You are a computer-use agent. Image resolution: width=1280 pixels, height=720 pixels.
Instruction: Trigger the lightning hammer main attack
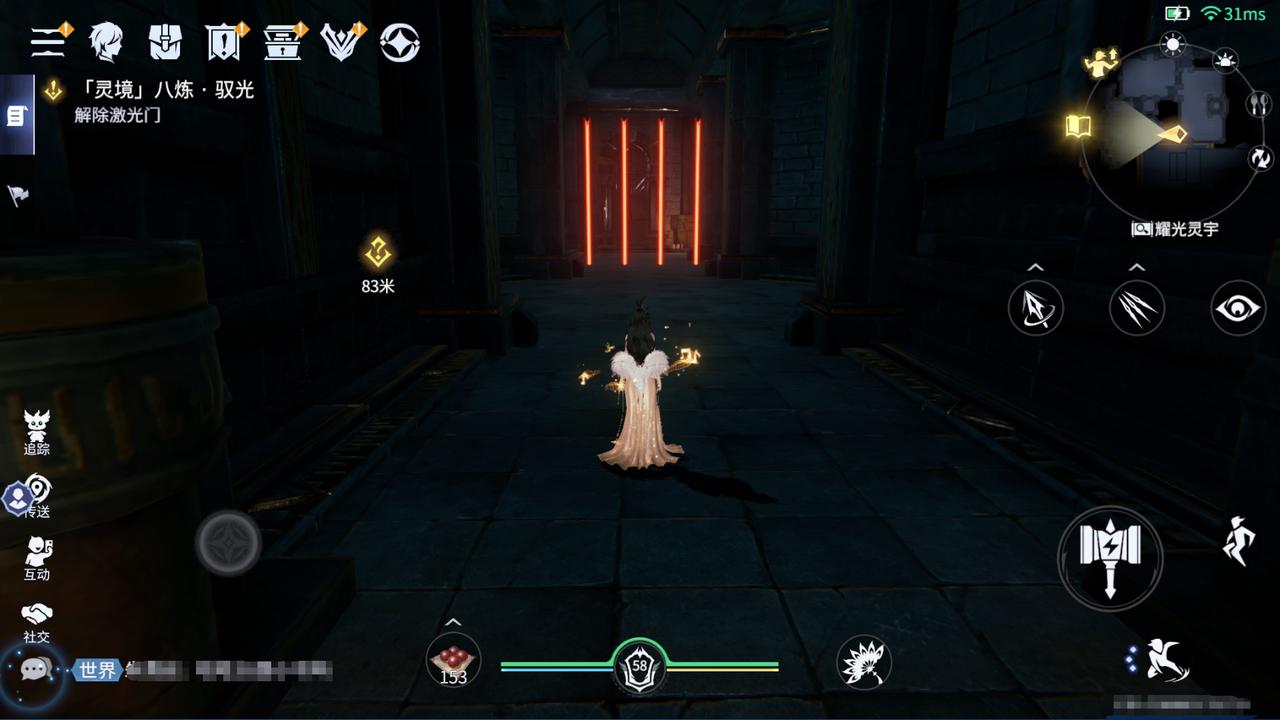click(x=1110, y=557)
